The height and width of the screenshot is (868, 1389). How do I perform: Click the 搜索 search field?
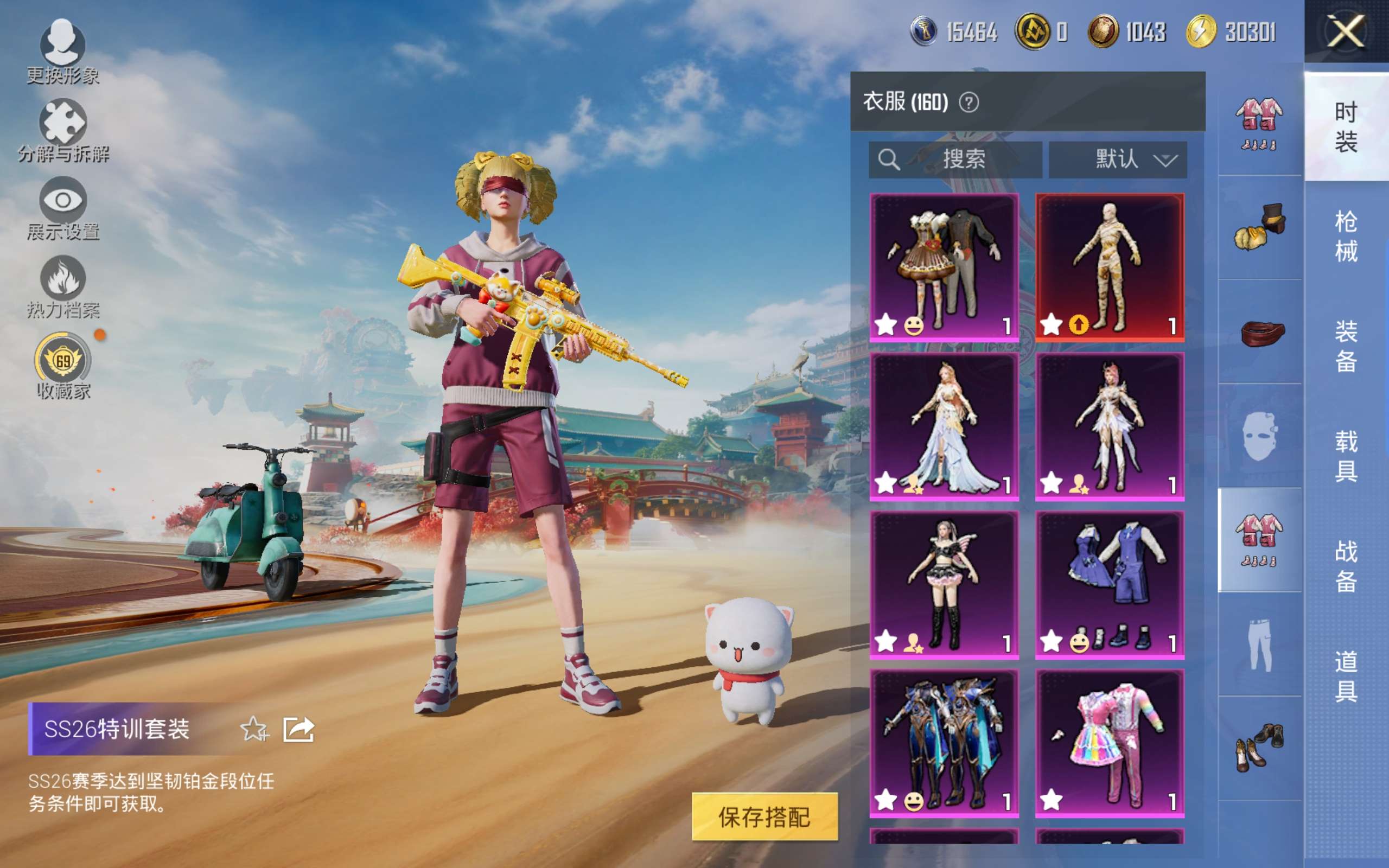tap(955, 159)
